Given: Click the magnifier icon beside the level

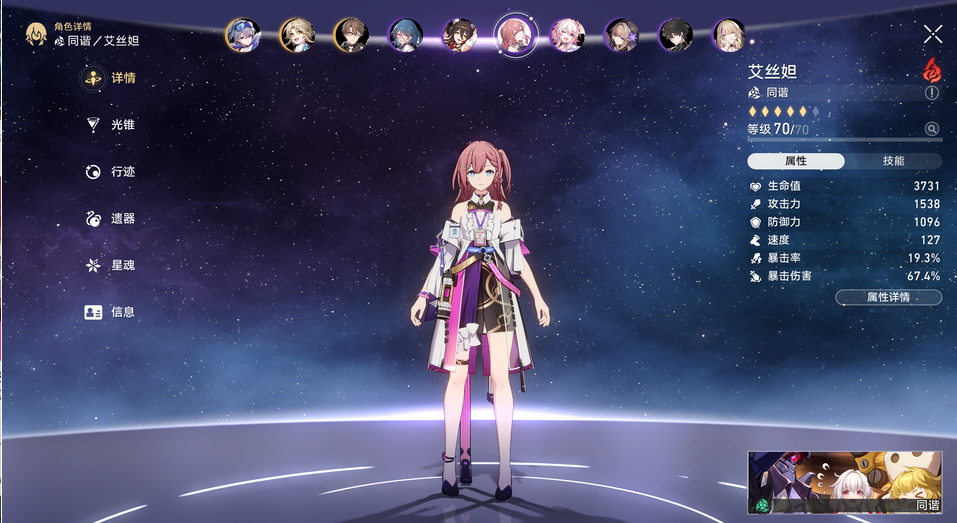Looking at the screenshot, I should pos(932,129).
